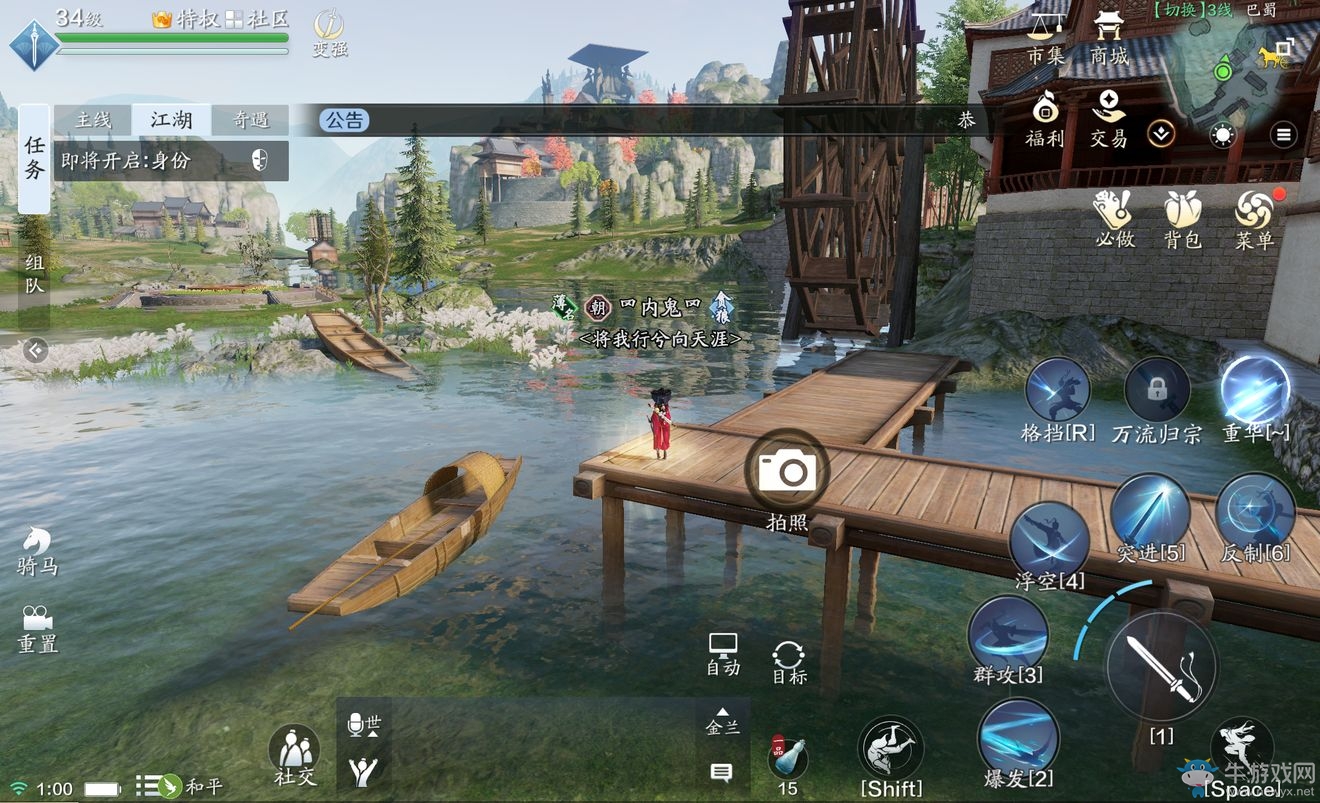Open the 必做 daily tasks
Viewport: 1320px width, 803px height.
click(x=1114, y=218)
